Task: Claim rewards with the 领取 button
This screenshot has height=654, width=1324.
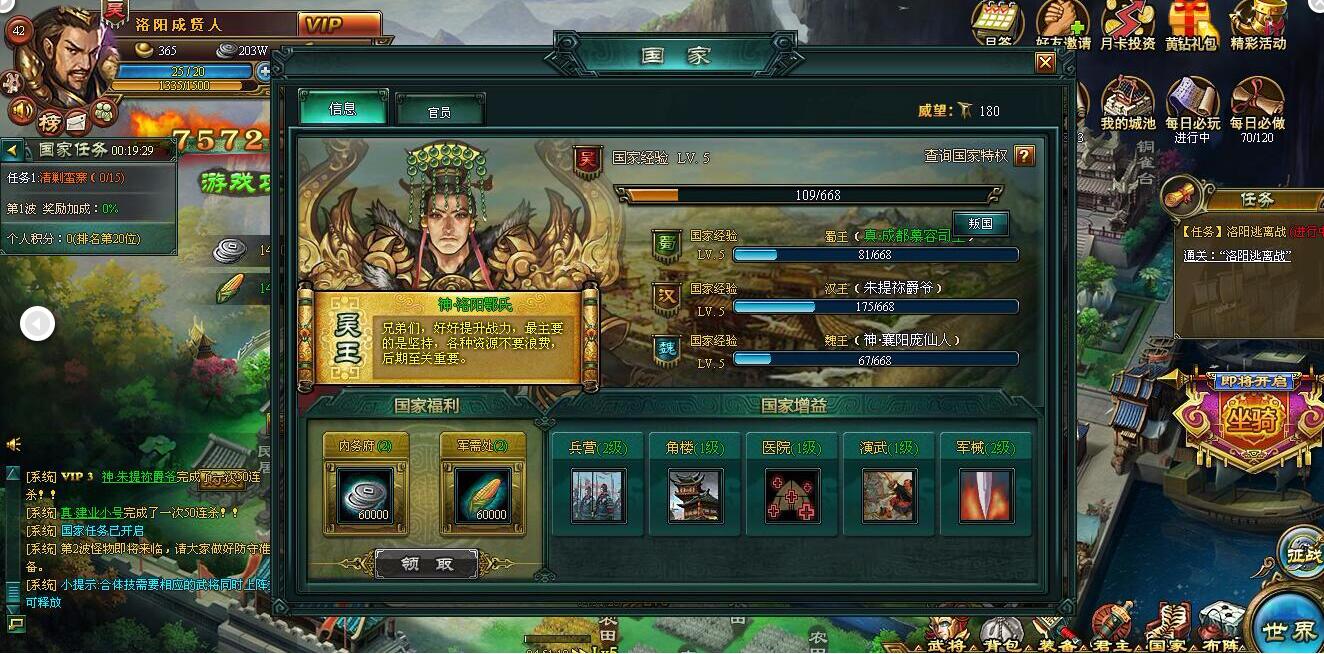Action: [427, 564]
